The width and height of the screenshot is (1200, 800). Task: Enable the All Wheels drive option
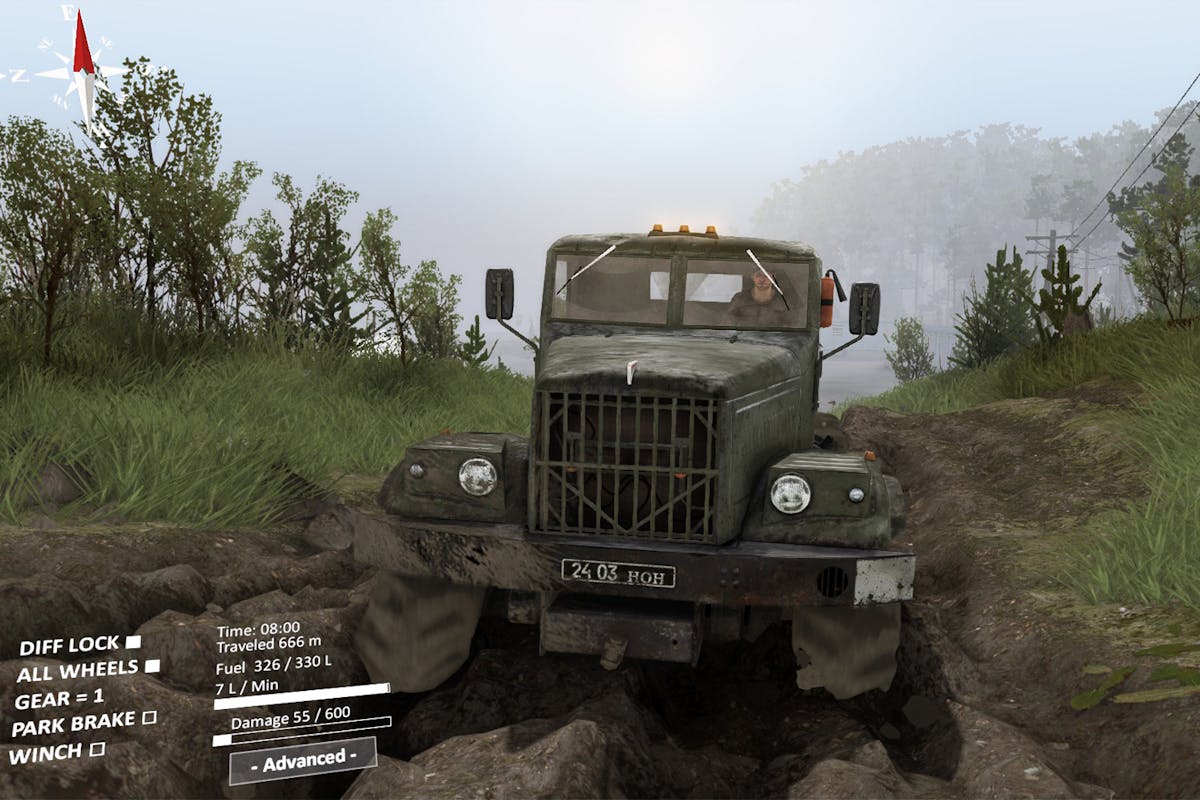(152, 666)
